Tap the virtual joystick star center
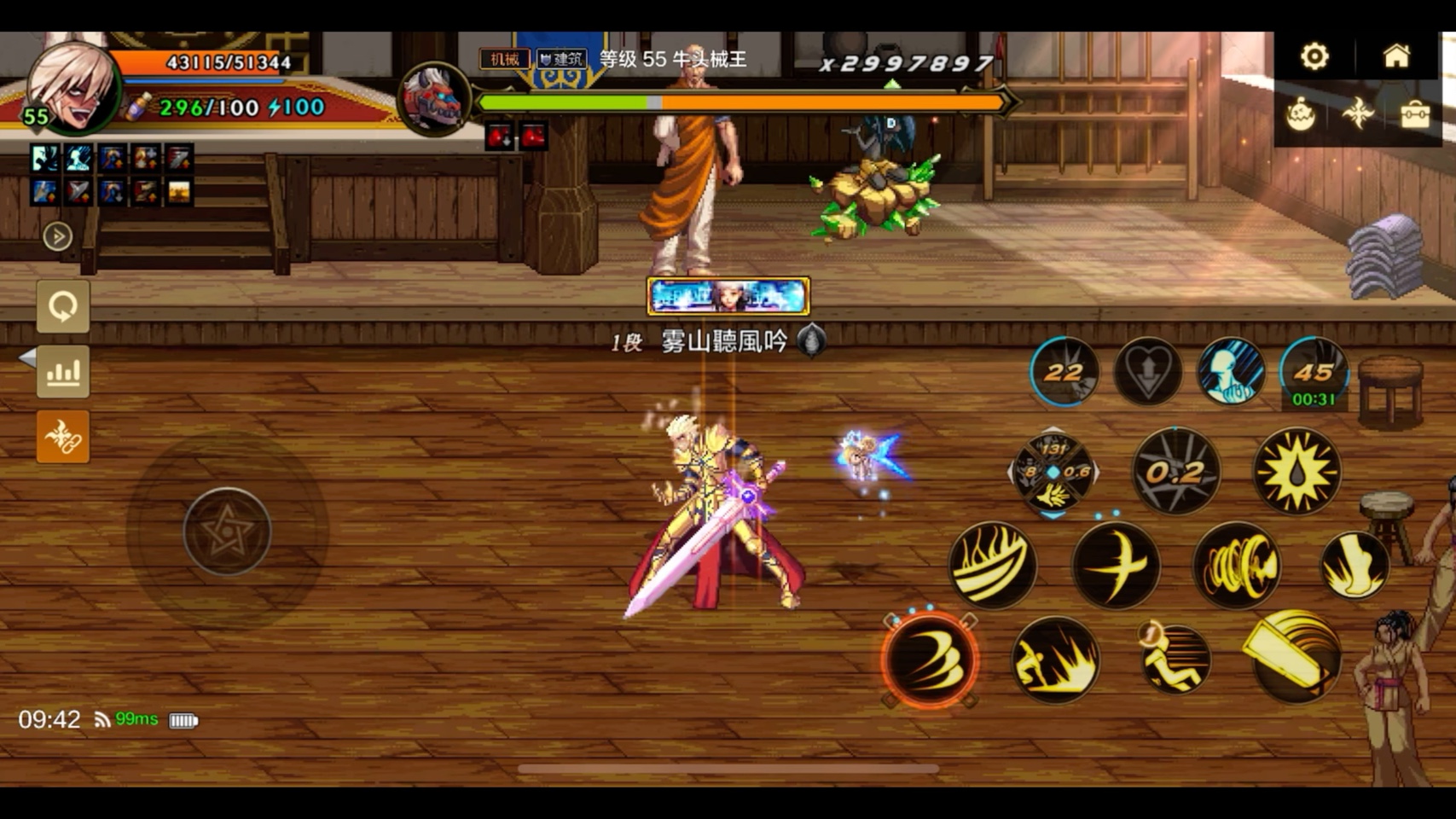The image size is (1456, 819). pos(227,532)
